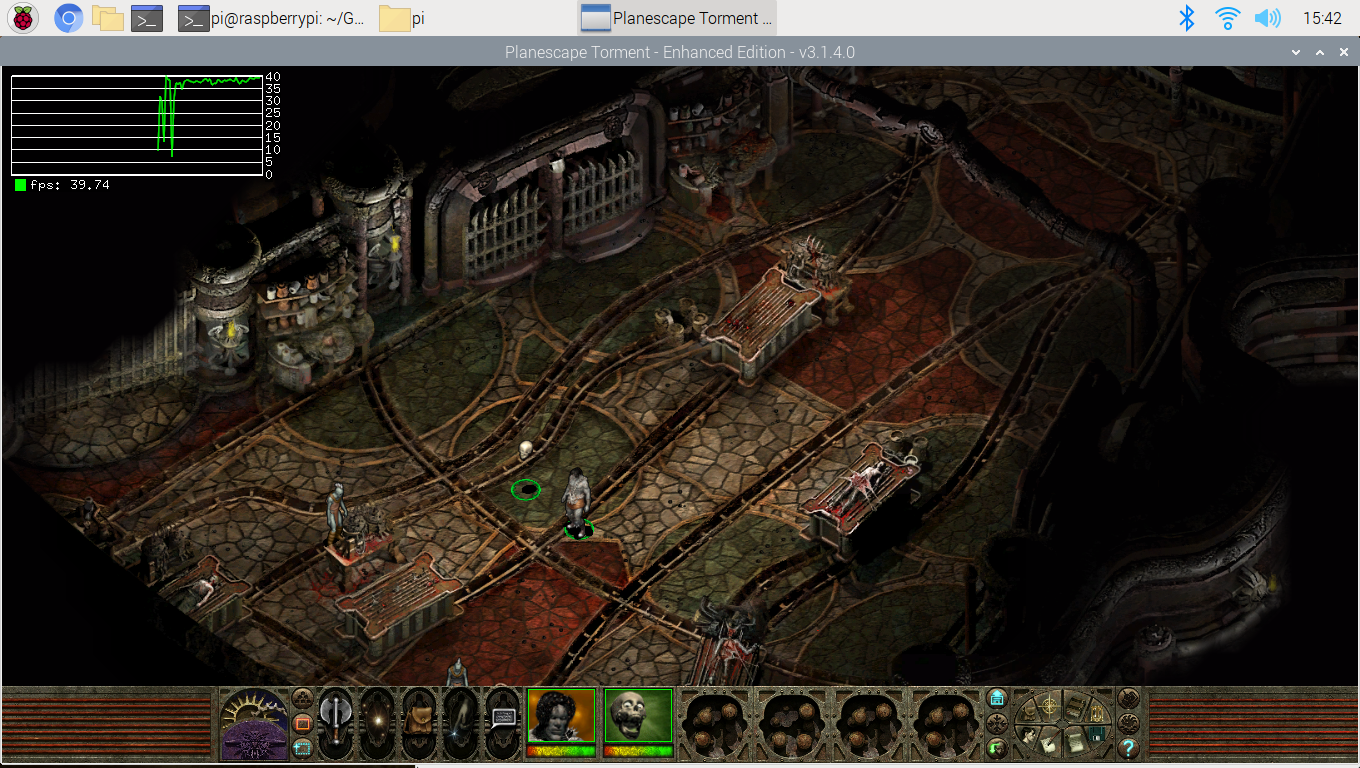Click the glowing spellcasting icon
The image size is (1360, 768).
pos(377,719)
